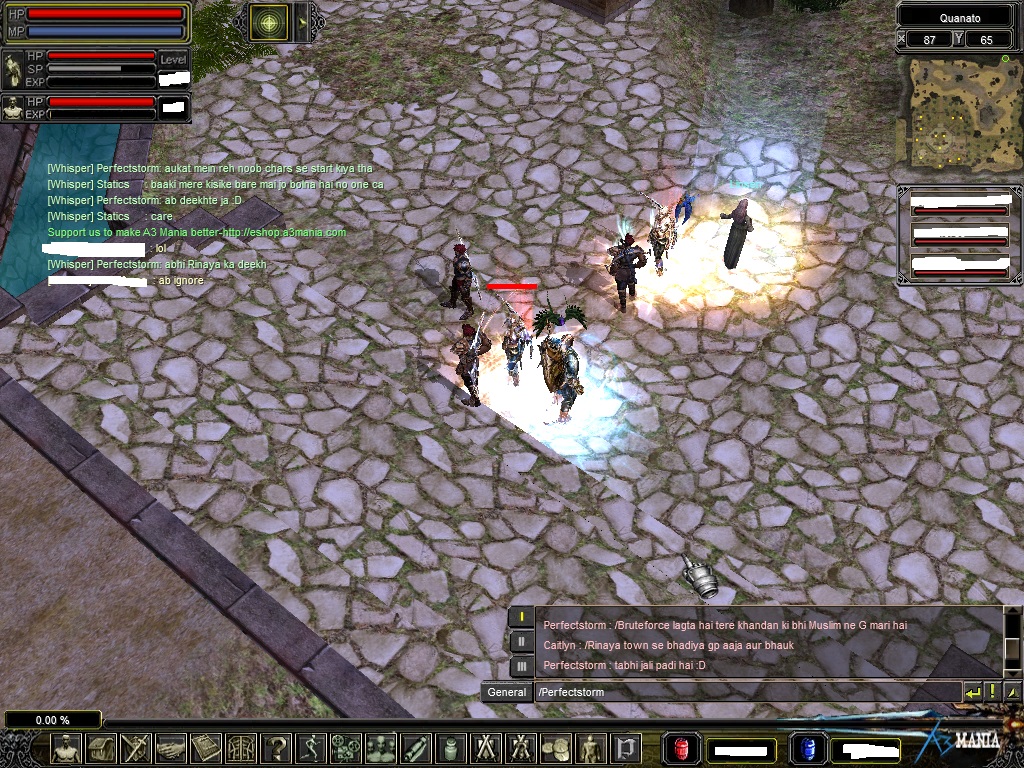Switch to chat tab III

pyautogui.click(x=521, y=666)
